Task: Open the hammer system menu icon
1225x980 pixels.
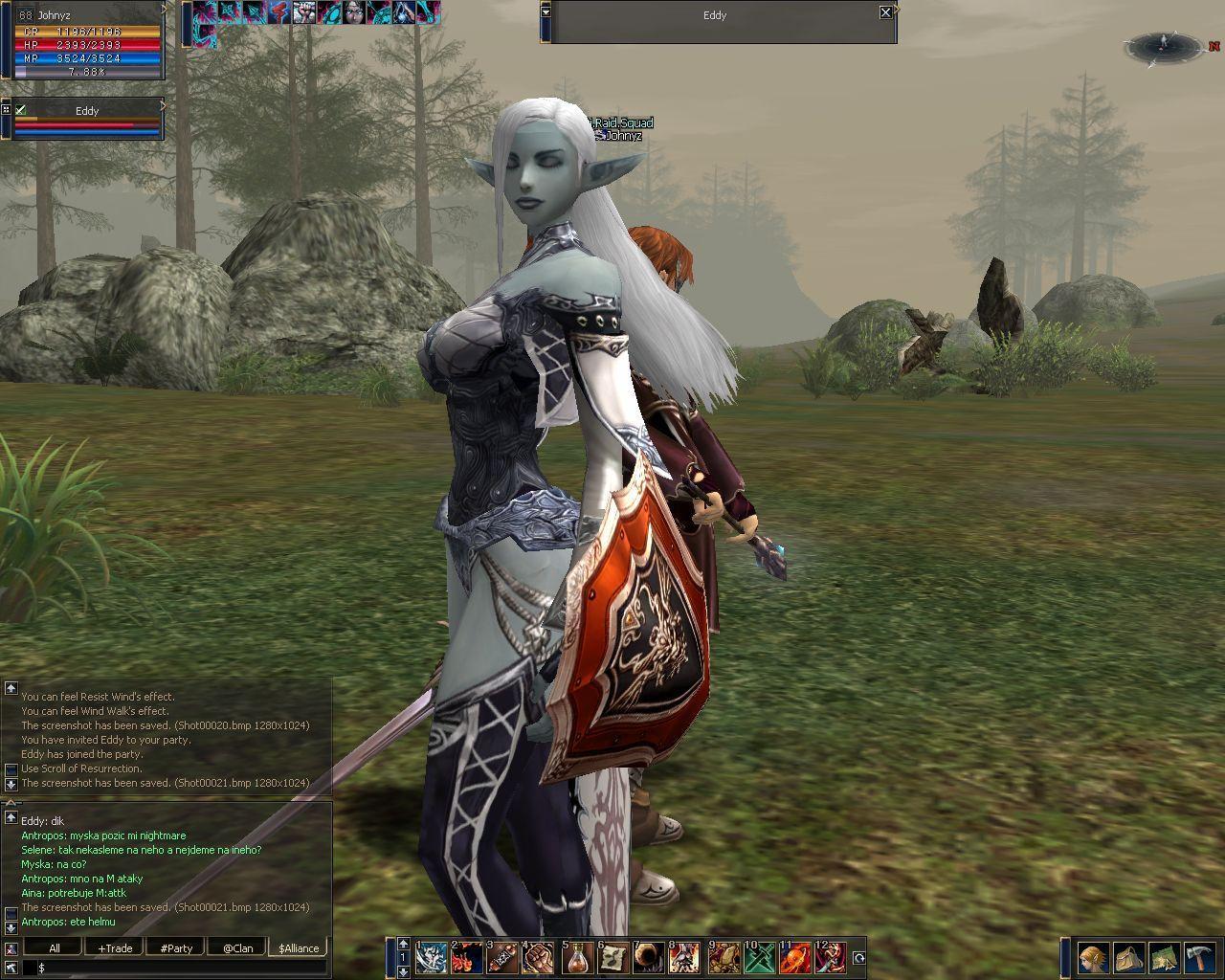Action: [x=1199, y=958]
